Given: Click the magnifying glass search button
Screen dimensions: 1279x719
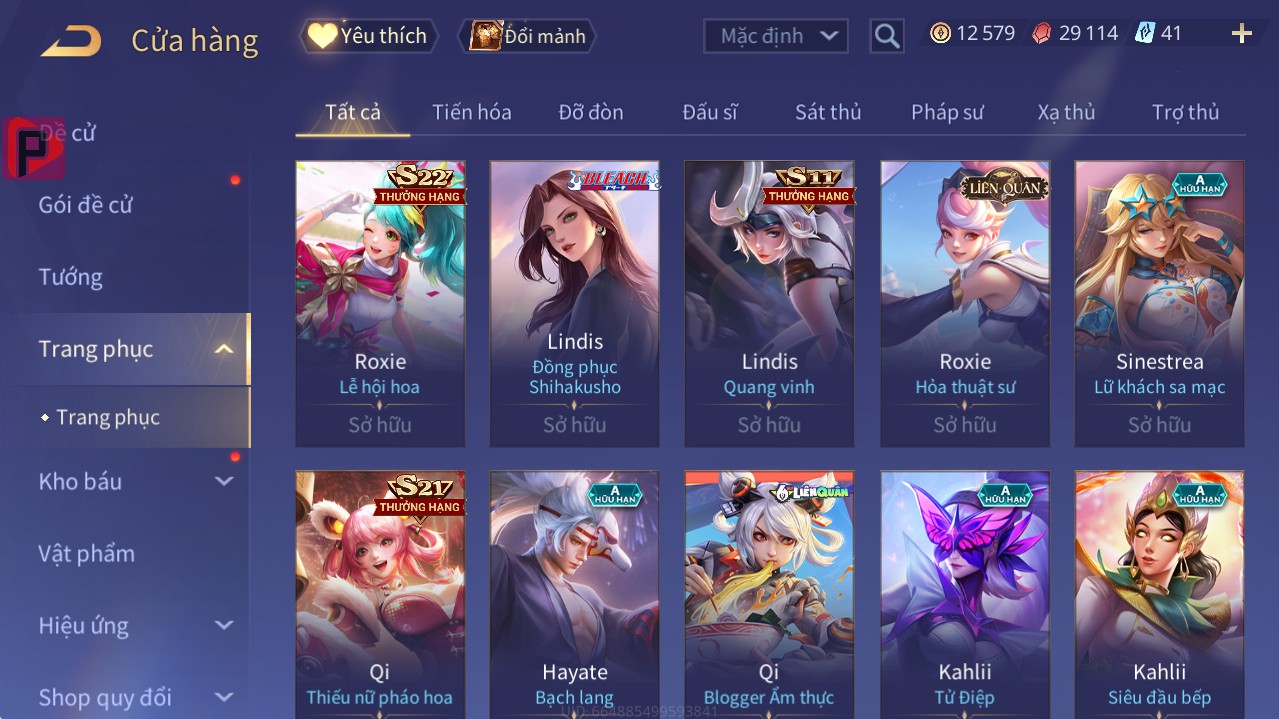Looking at the screenshot, I should click(x=886, y=36).
